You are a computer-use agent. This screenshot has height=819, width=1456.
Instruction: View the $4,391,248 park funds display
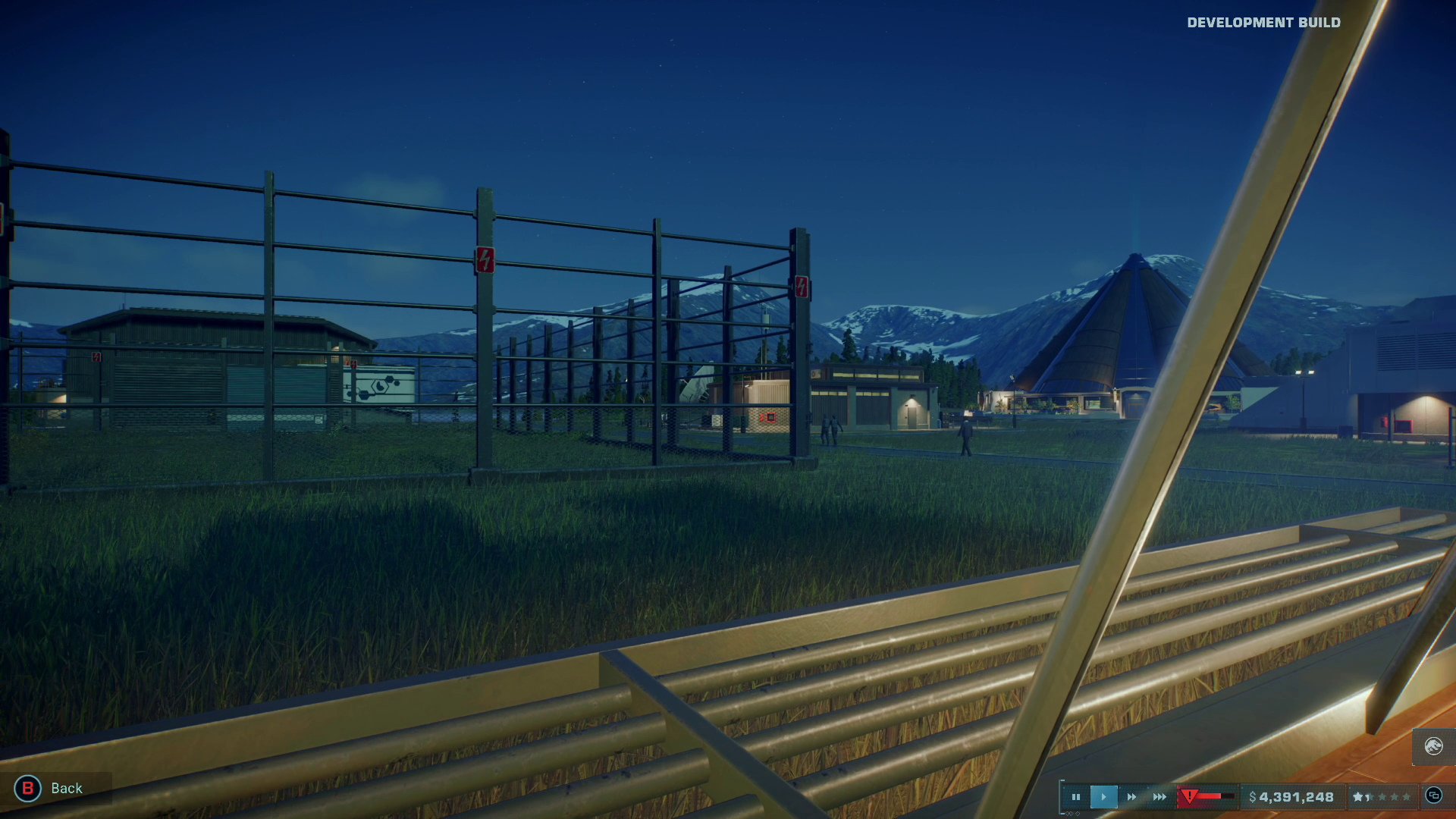coord(1291,797)
